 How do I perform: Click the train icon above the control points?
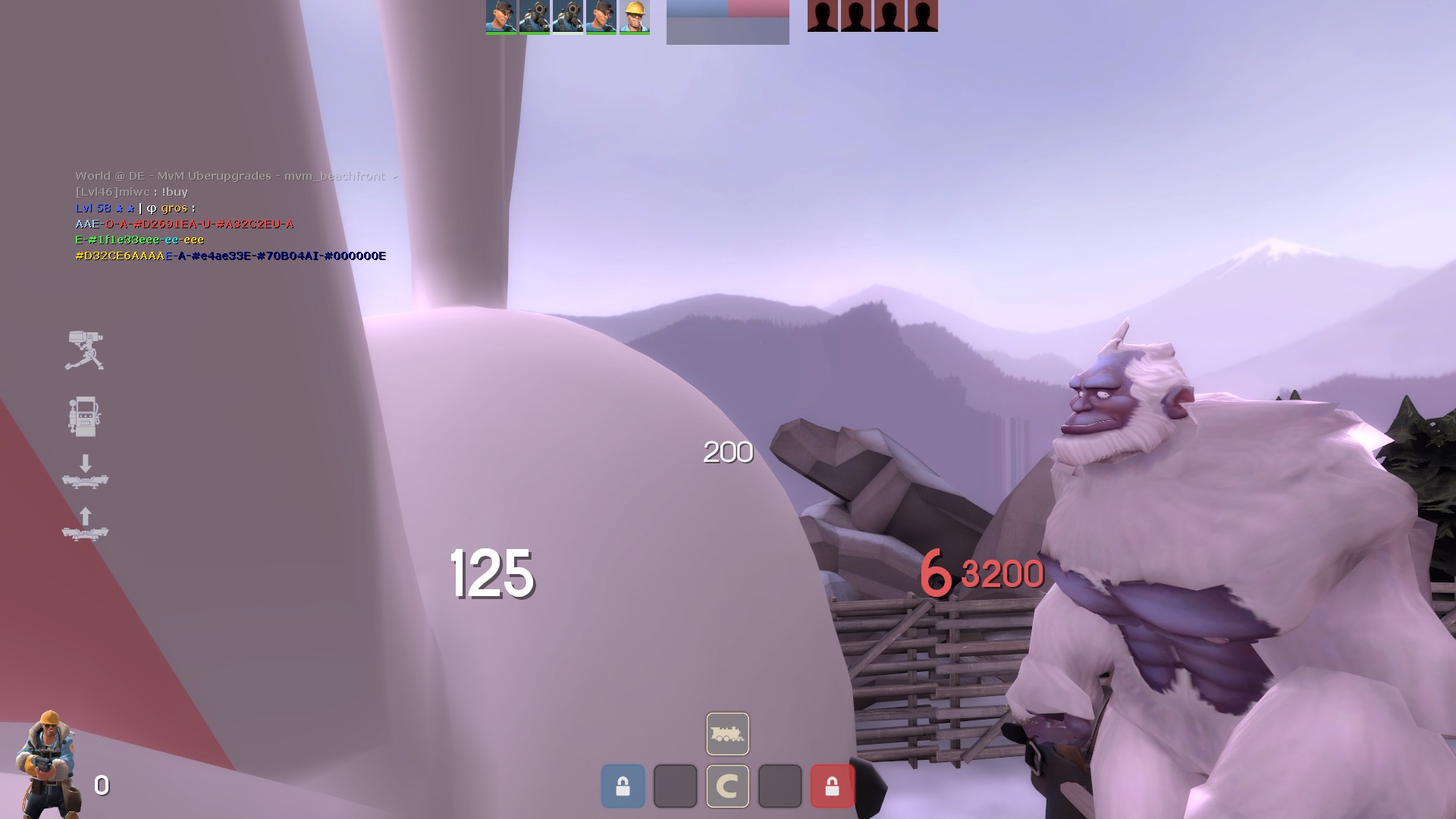727,733
